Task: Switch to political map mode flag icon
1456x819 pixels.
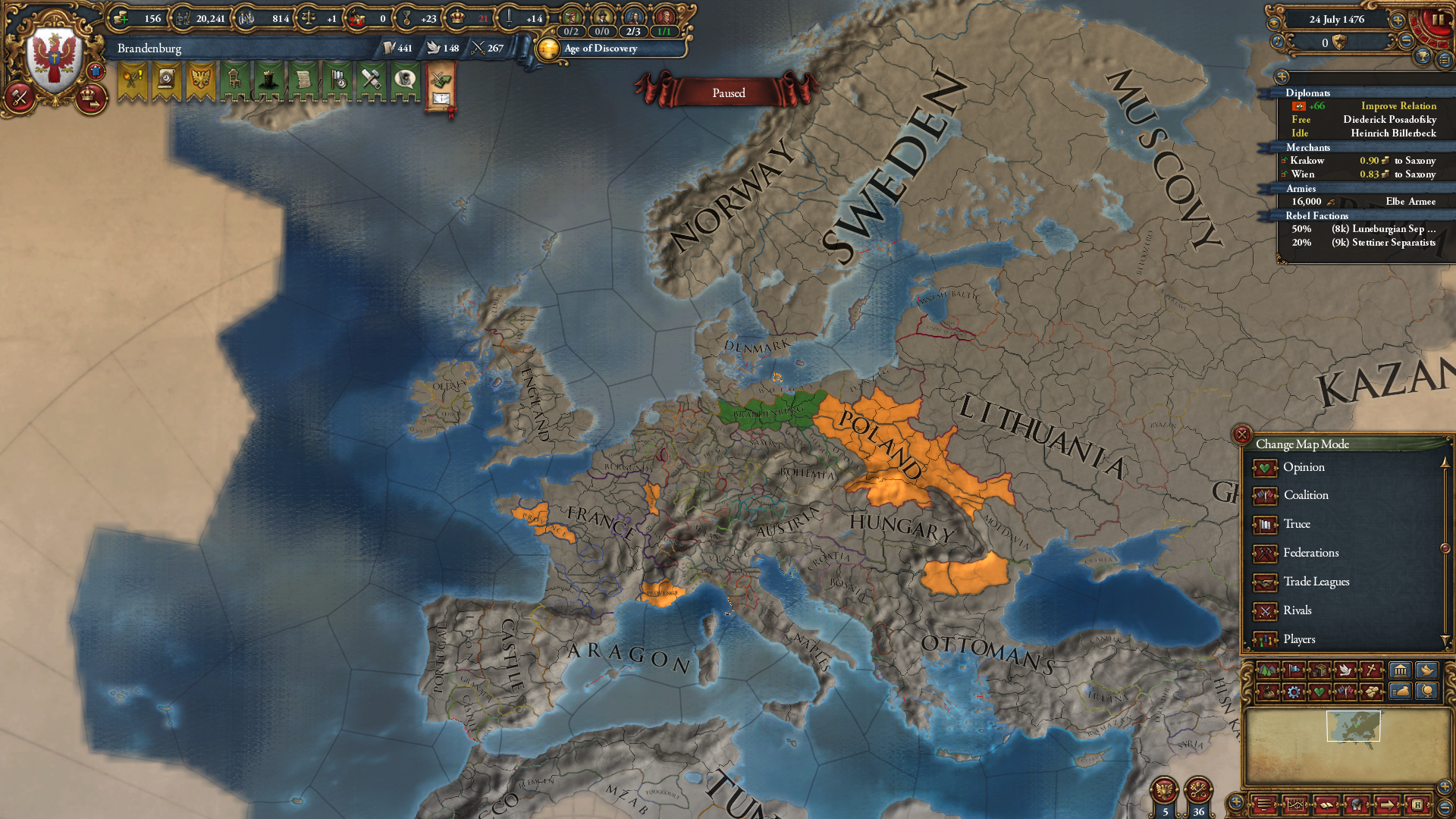Action: pos(1295,670)
